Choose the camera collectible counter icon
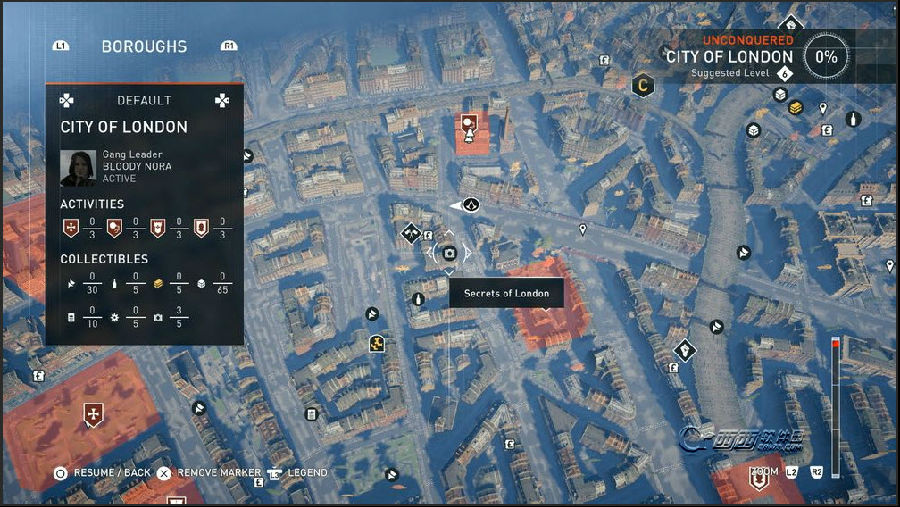The width and height of the screenshot is (900, 507). [x=158, y=317]
